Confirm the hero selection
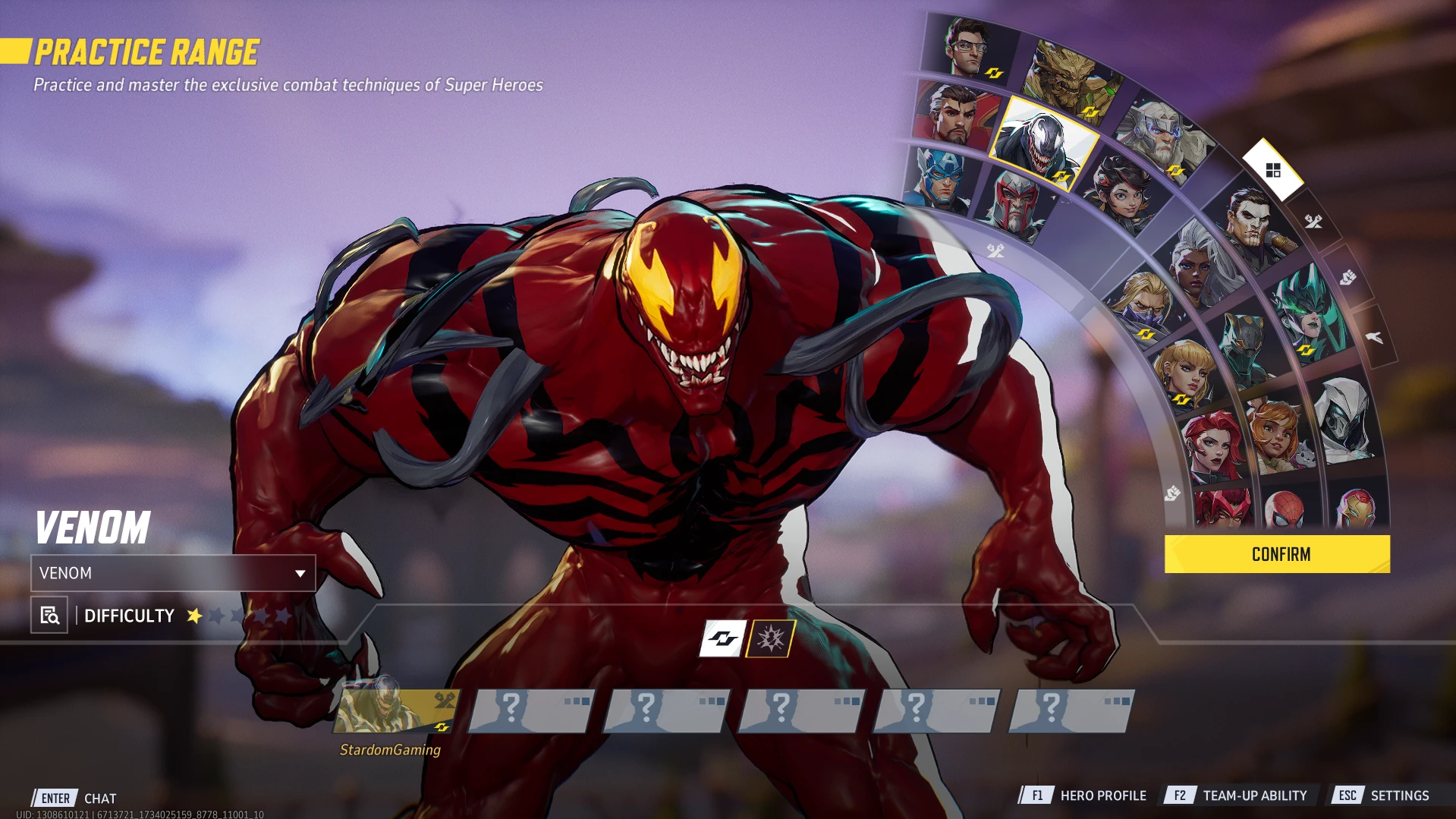Screen dimensions: 1456x819 click(1277, 554)
